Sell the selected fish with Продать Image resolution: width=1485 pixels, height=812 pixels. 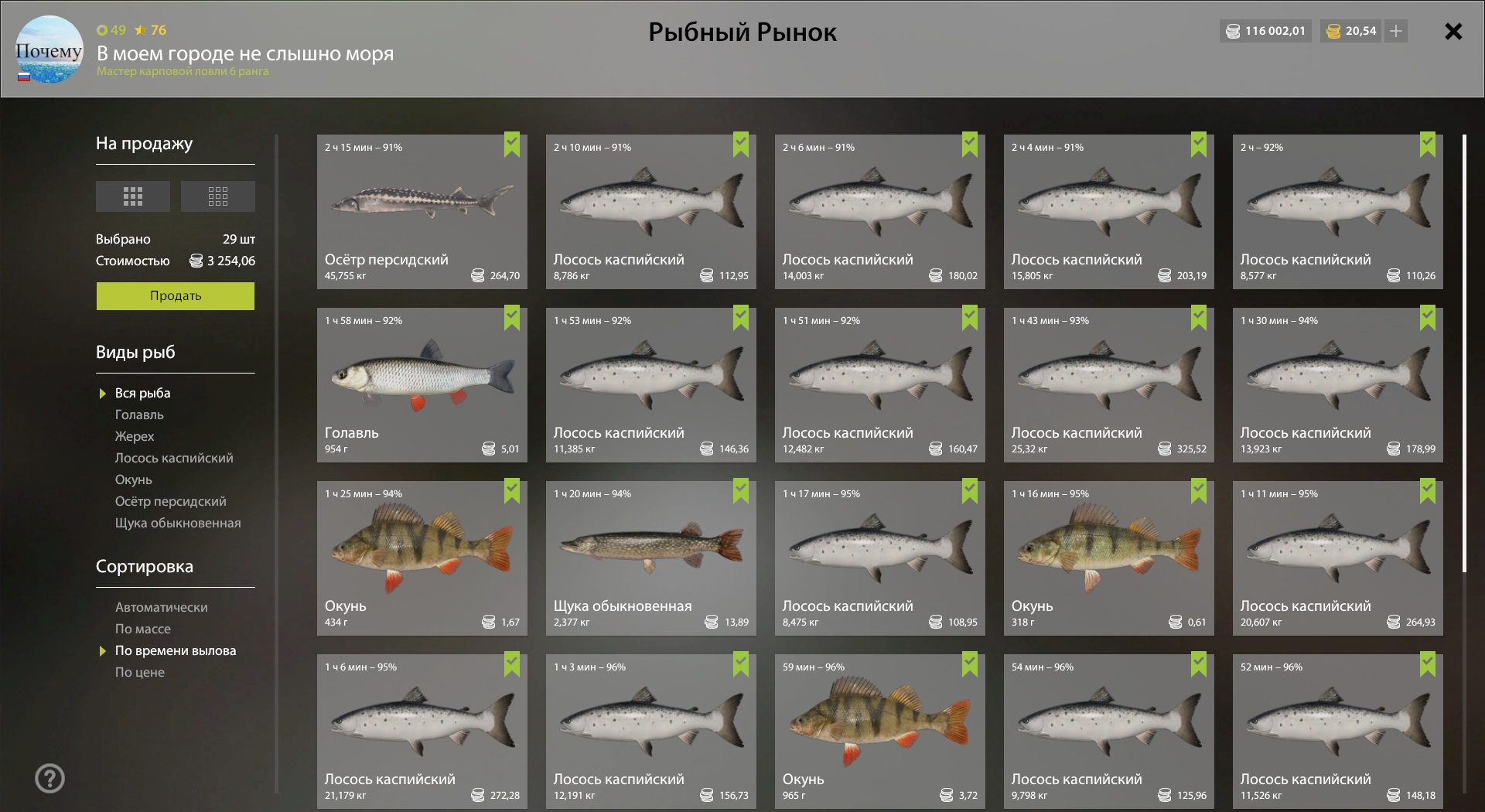(175, 295)
